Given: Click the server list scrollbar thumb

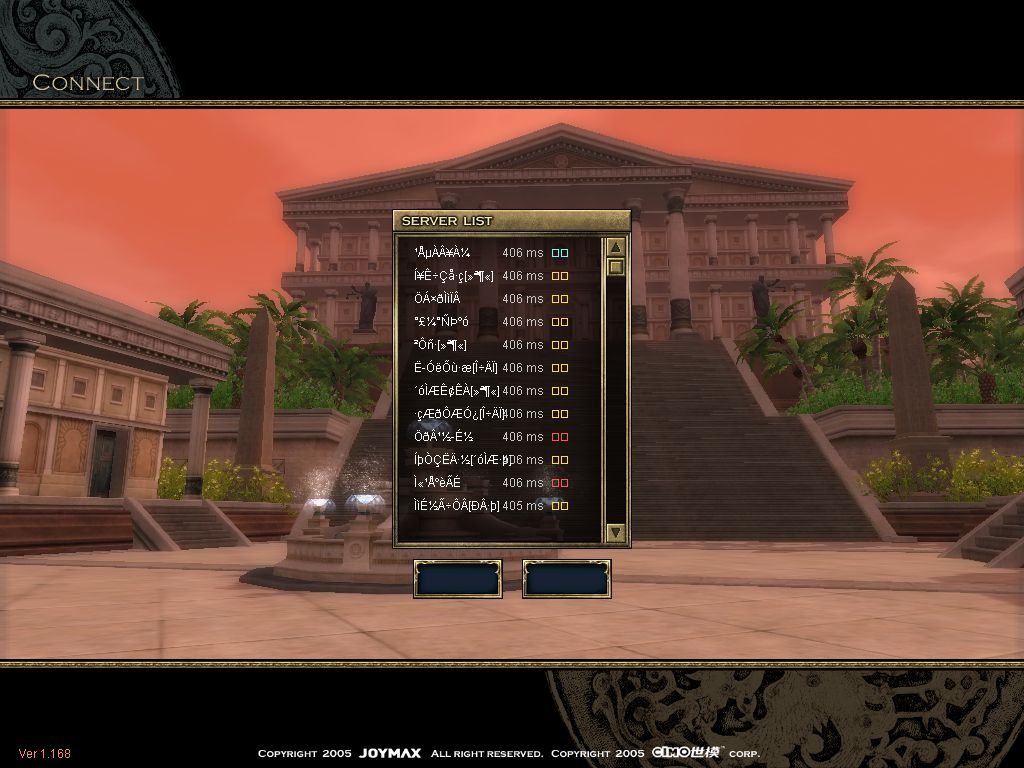Looking at the screenshot, I should (x=616, y=267).
